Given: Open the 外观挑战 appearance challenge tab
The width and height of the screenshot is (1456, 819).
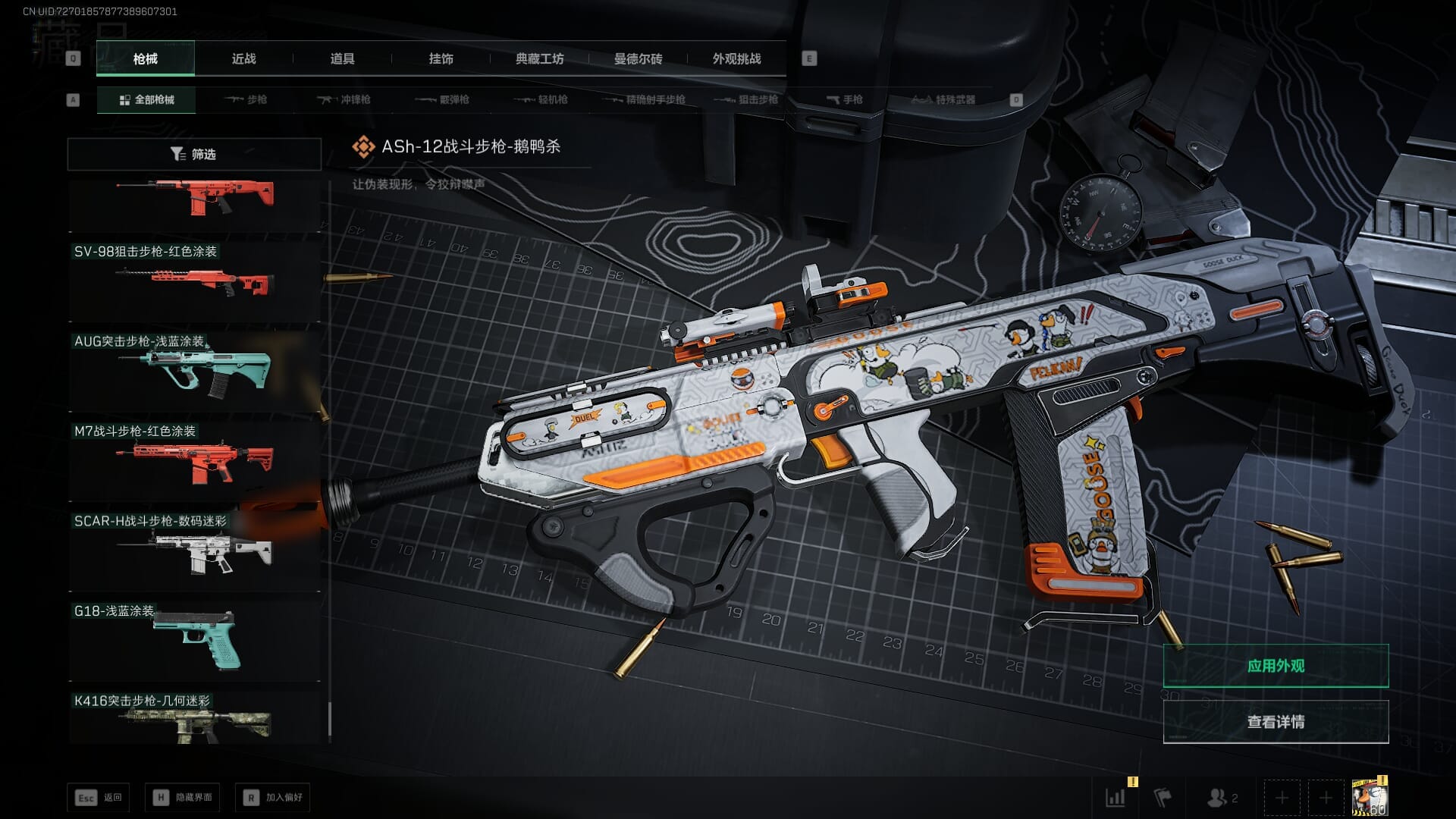Looking at the screenshot, I should (736, 58).
